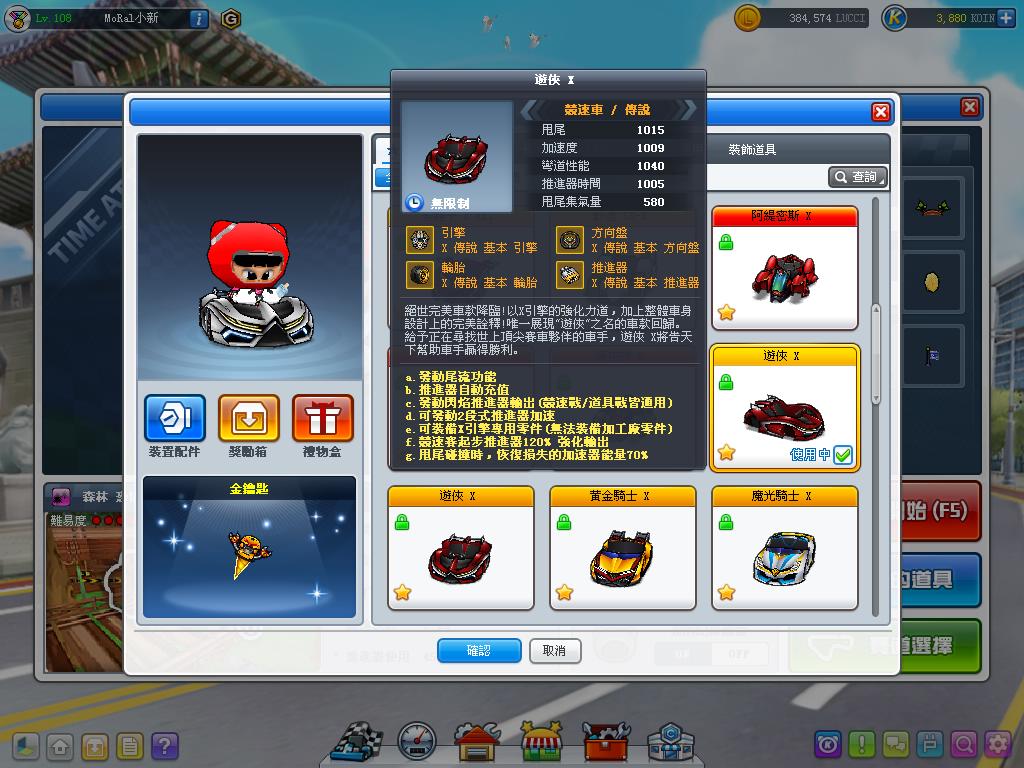The width and height of the screenshot is (1024, 768).
Task: Confirm with the 確認 button
Action: (479, 650)
